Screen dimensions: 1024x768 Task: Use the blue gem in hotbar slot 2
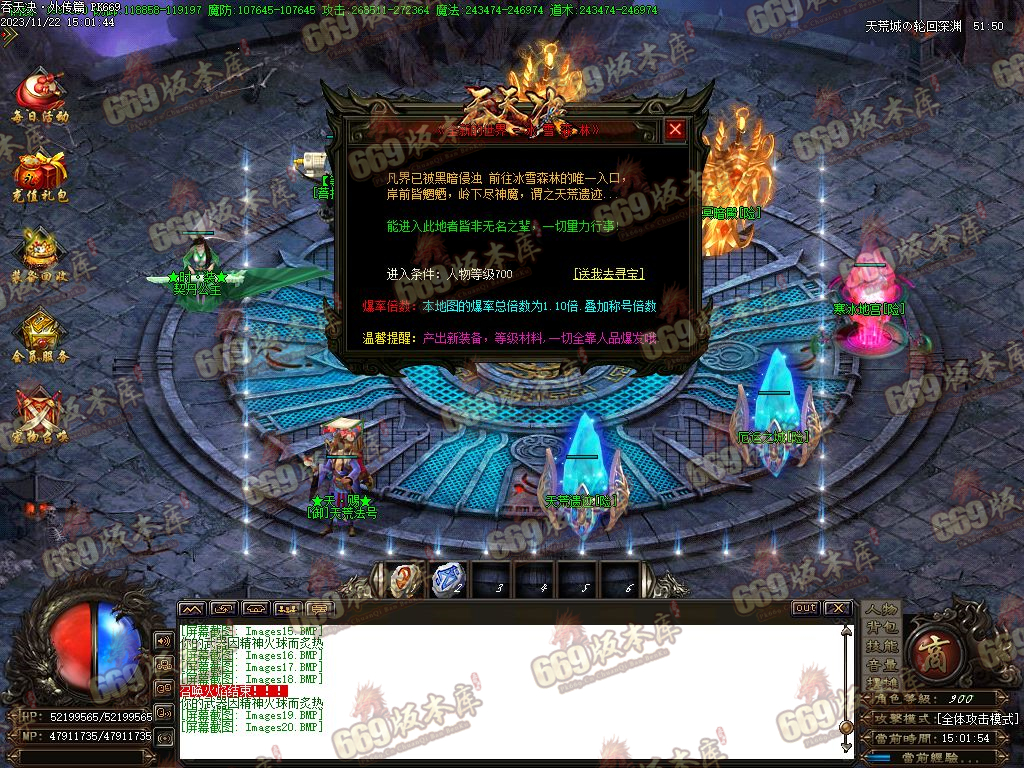447,580
